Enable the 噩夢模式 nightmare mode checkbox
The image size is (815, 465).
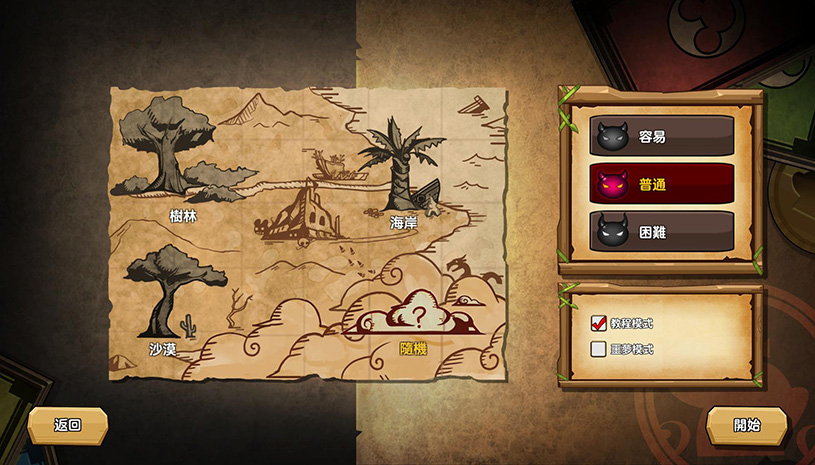point(599,349)
